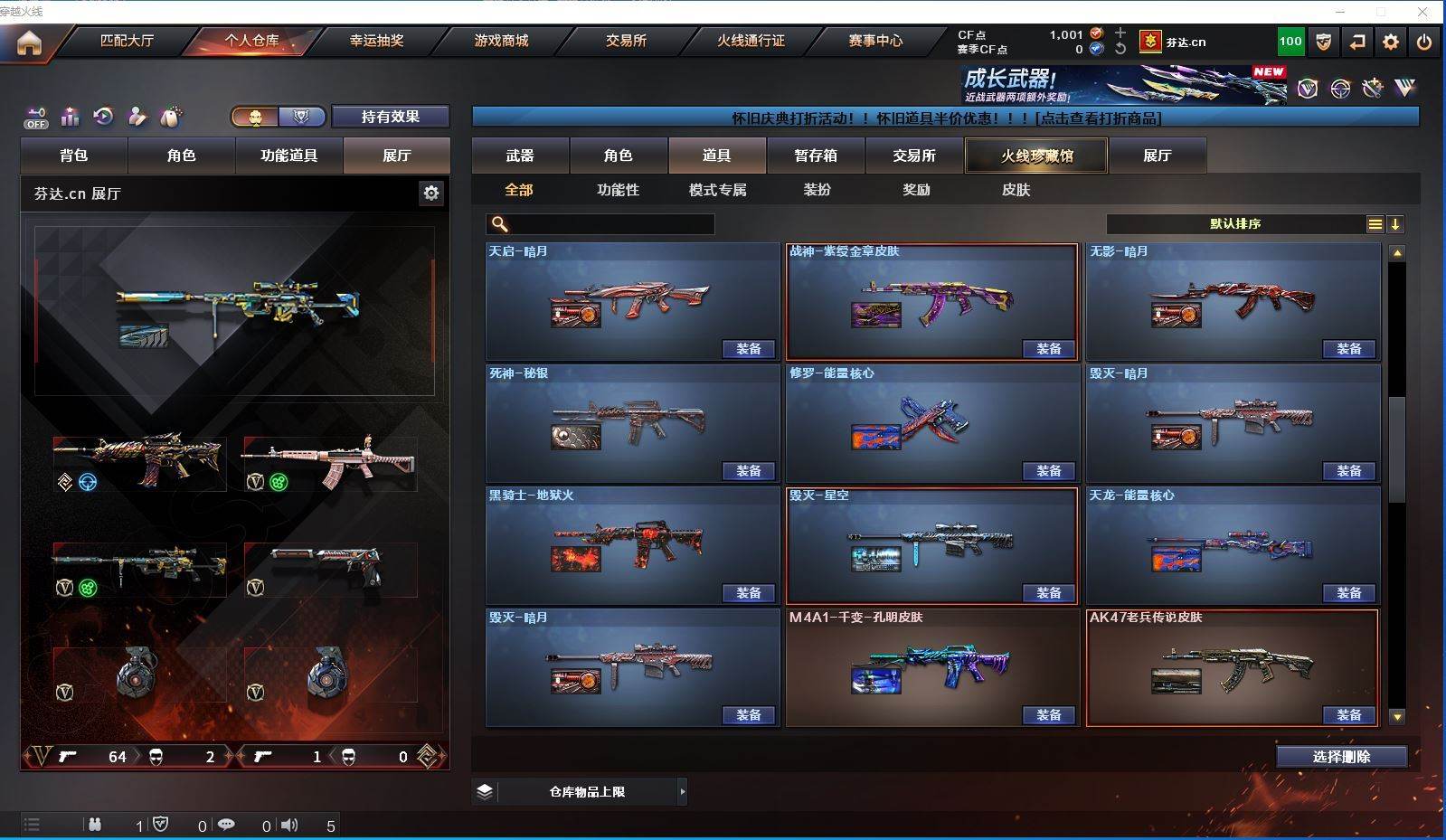Go to the home lobby icon
The height and width of the screenshot is (840, 1446).
point(29,42)
